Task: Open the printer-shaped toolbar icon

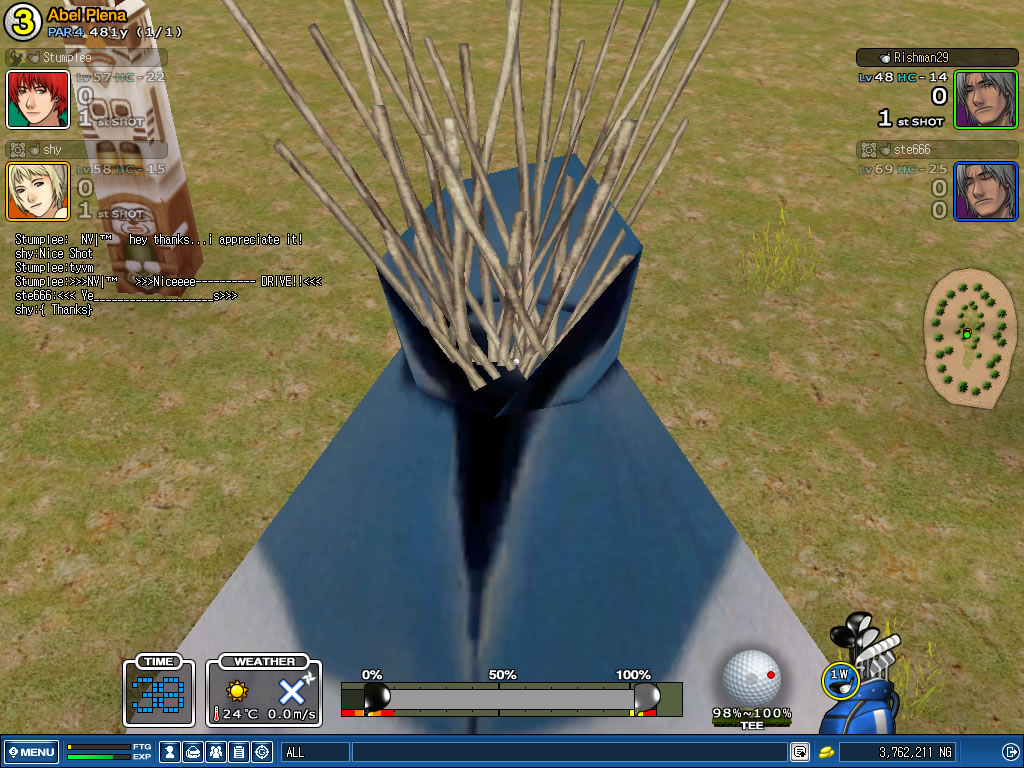Action: click(193, 752)
